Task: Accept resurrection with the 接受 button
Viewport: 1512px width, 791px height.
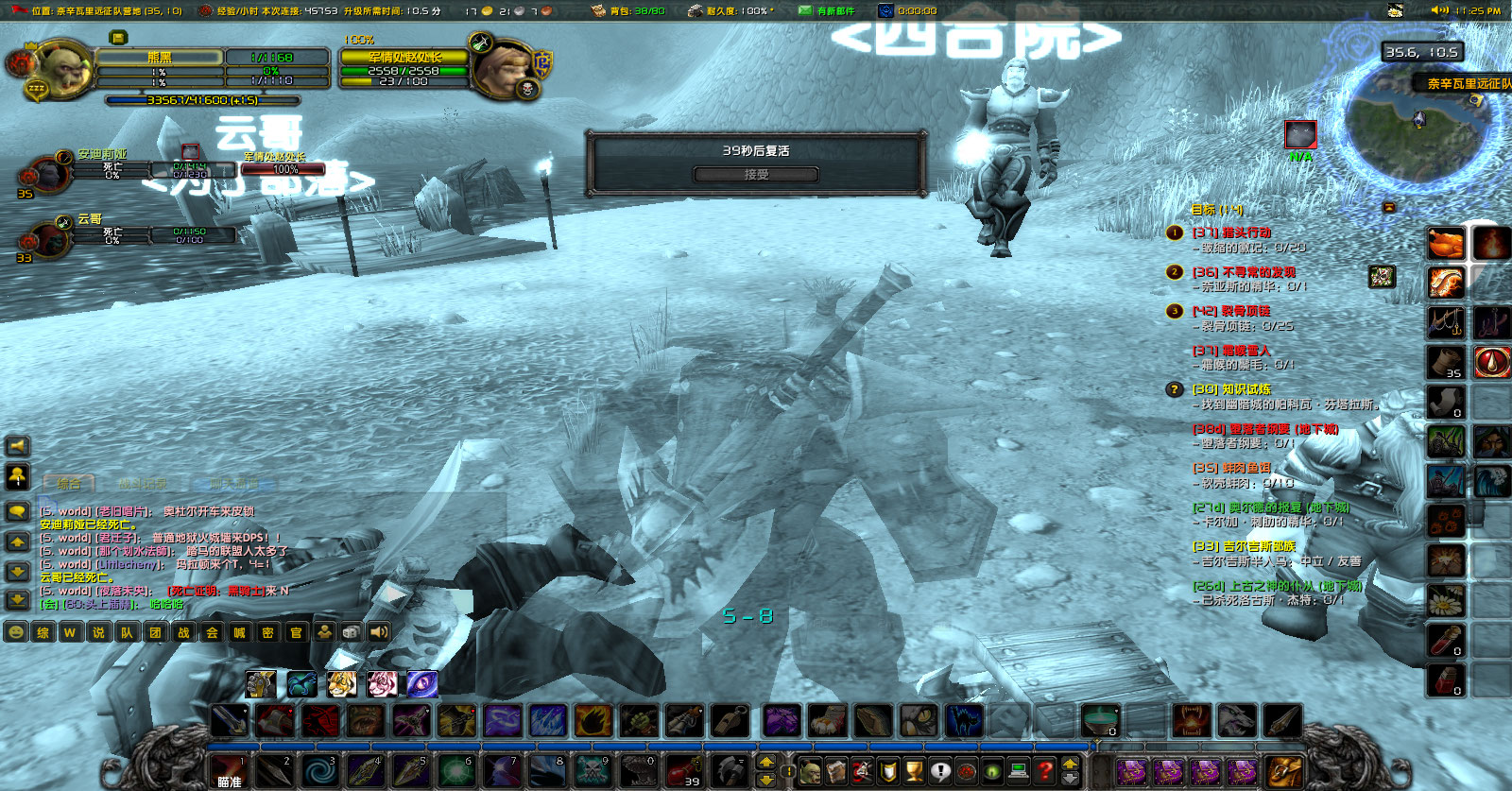Action: (757, 174)
